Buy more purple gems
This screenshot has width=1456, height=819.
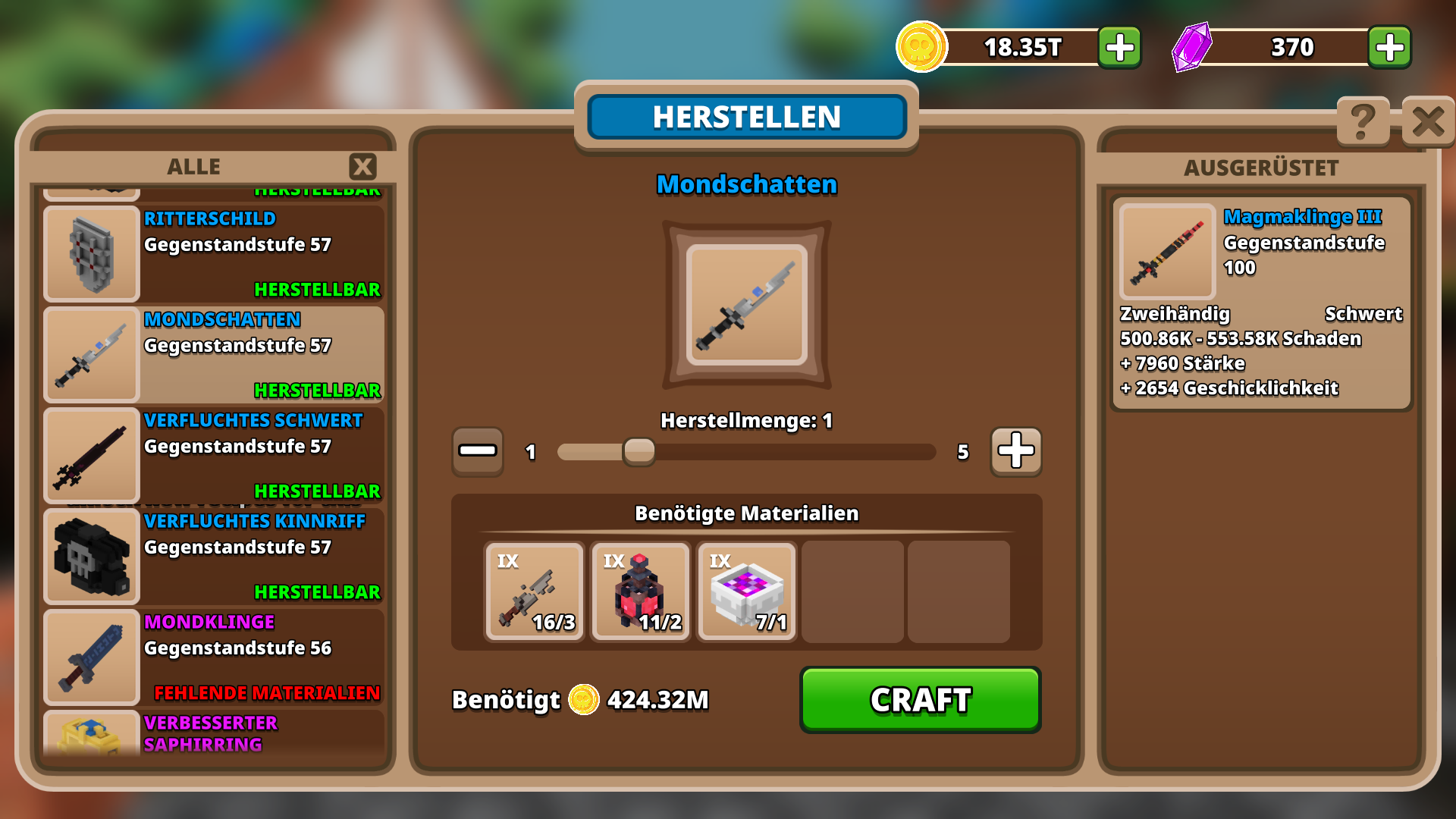[1389, 48]
